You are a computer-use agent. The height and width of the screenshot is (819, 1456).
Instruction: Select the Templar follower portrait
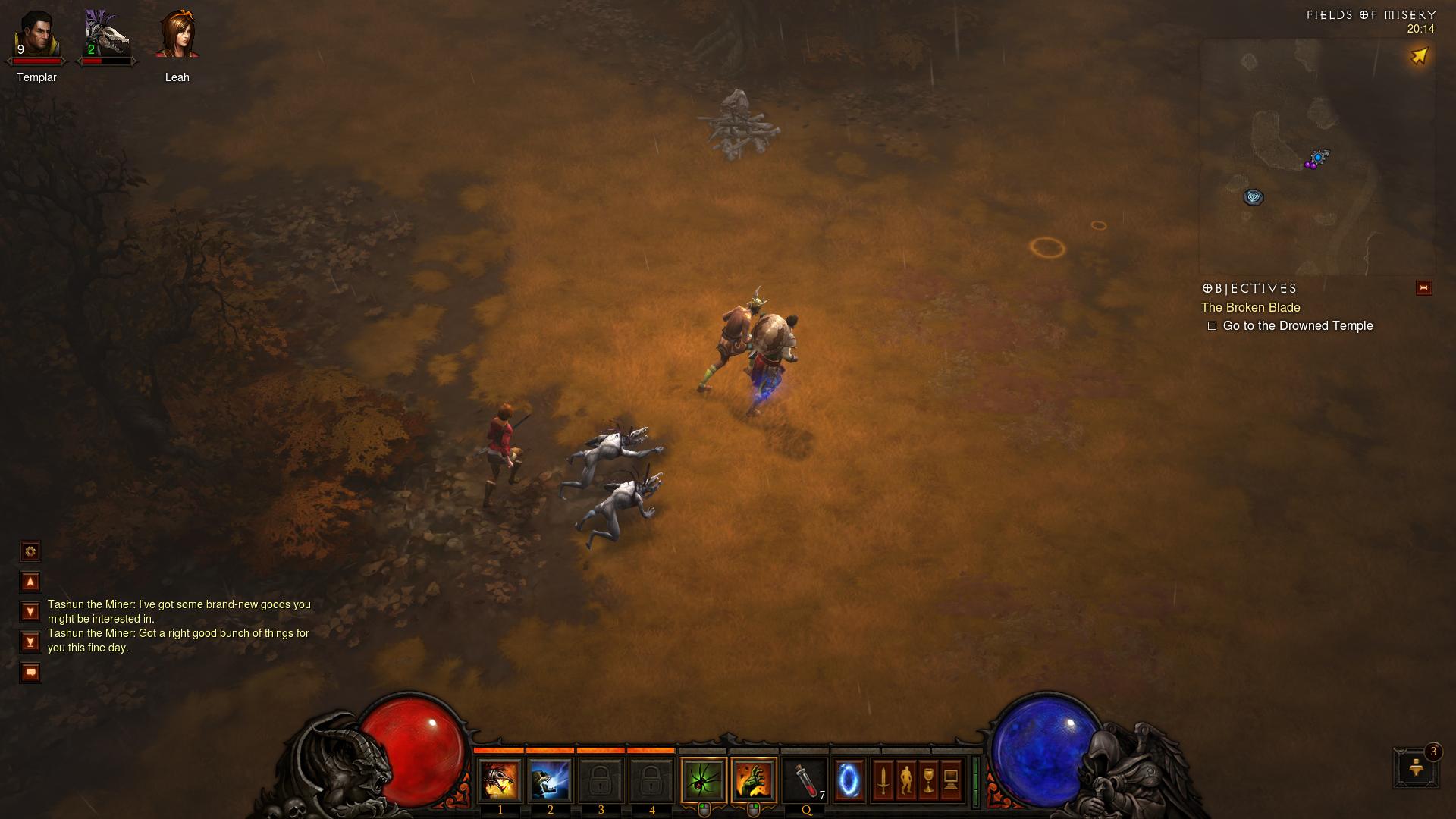[36, 36]
